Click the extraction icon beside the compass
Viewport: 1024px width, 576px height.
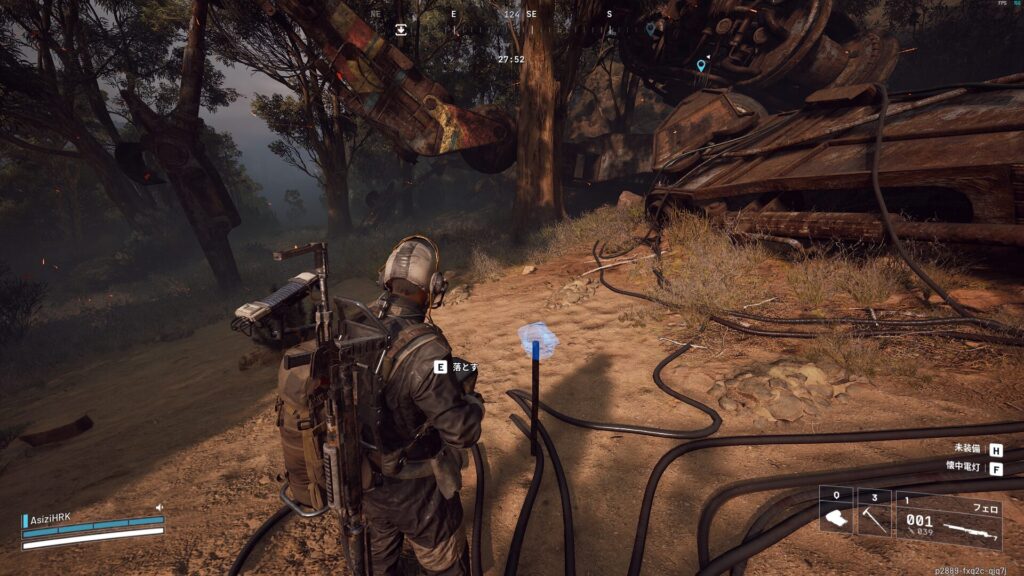[x=401, y=29]
